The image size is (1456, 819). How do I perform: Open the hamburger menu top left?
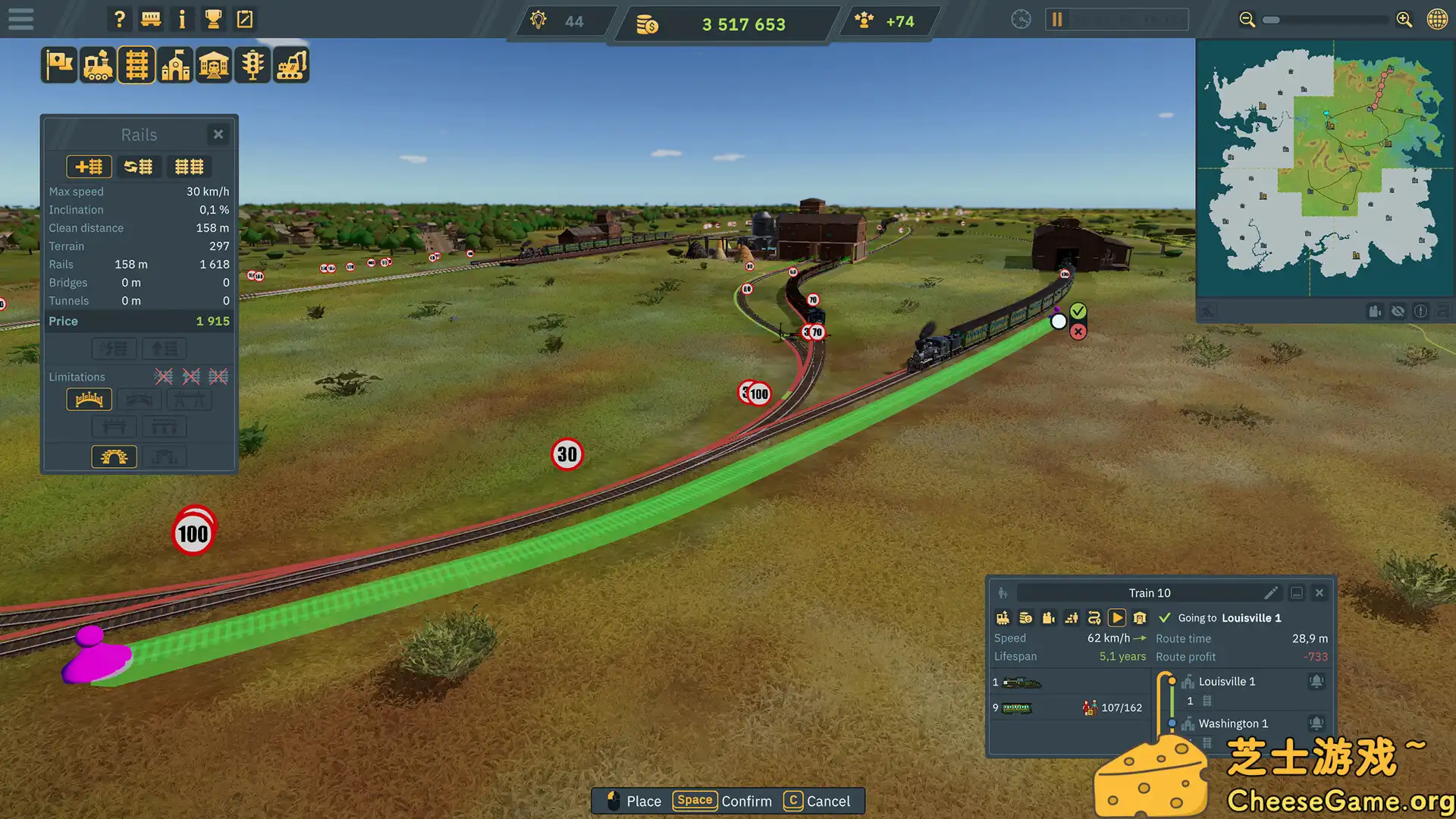pos(20,19)
